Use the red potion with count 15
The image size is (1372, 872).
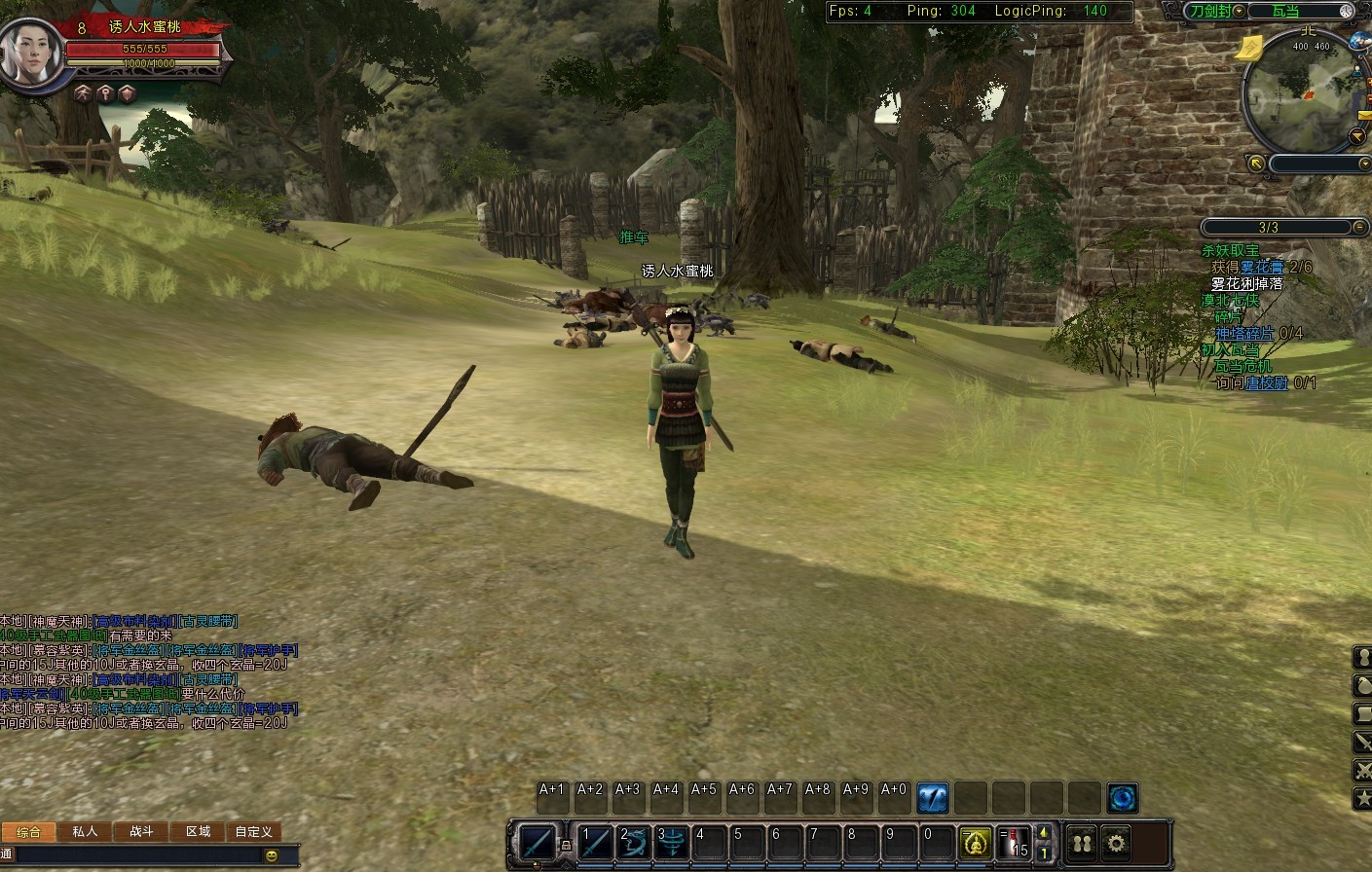(1014, 842)
